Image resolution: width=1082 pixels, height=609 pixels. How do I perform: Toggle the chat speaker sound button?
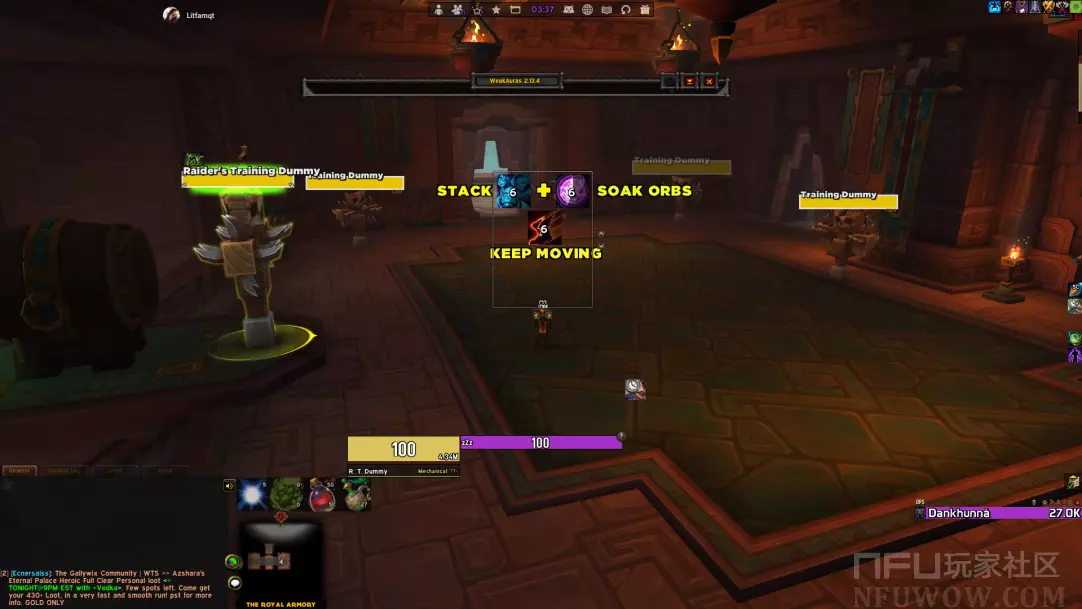(230, 486)
